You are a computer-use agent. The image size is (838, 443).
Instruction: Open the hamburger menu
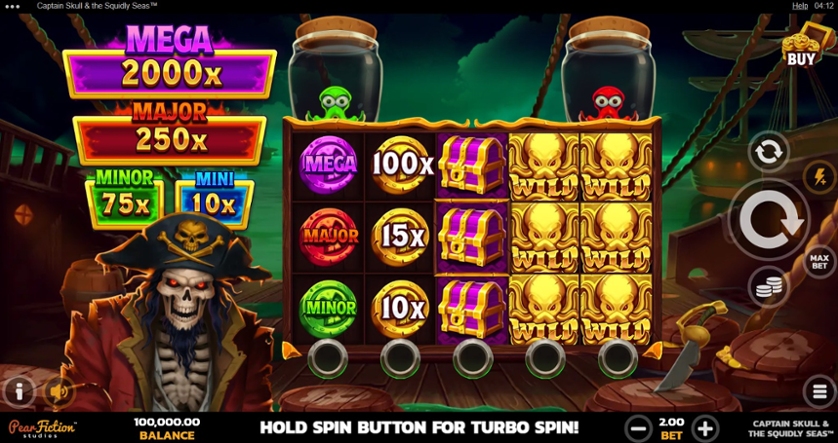[x=818, y=389]
